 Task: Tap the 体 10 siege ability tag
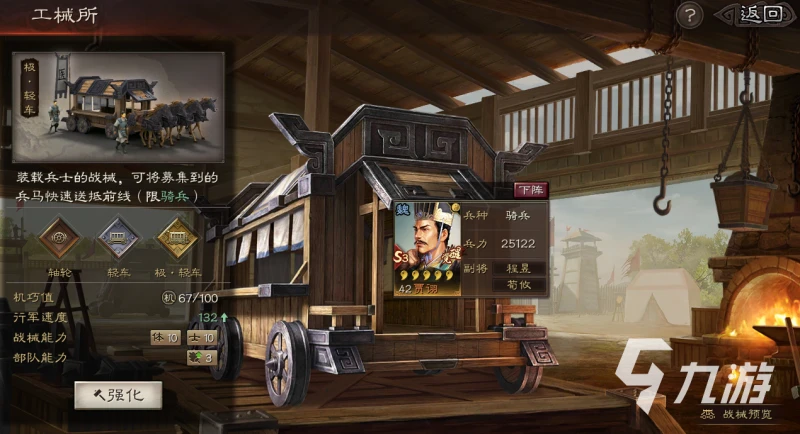[164, 337]
